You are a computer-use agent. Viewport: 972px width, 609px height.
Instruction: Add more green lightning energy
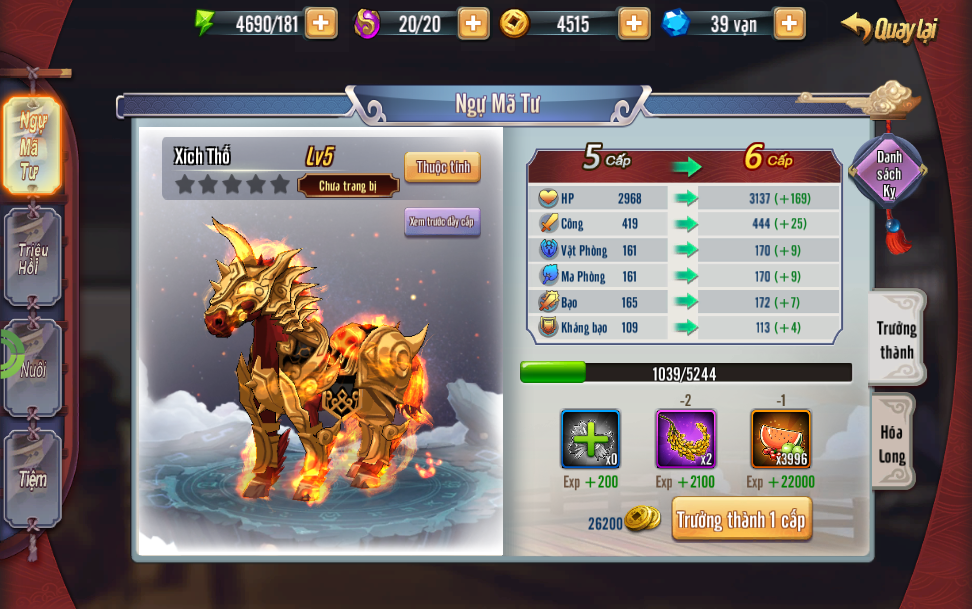(x=321, y=23)
